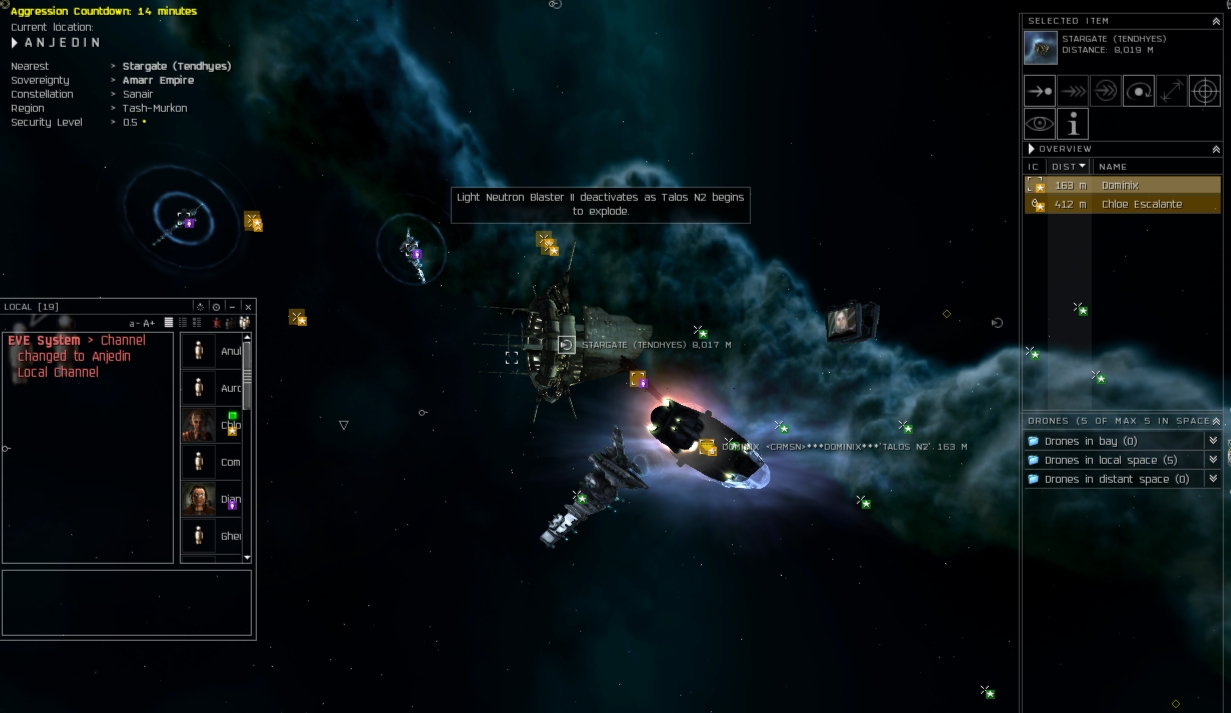Select the Dominix row in the overview
This screenshot has width=1231, height=713.
1120,185
